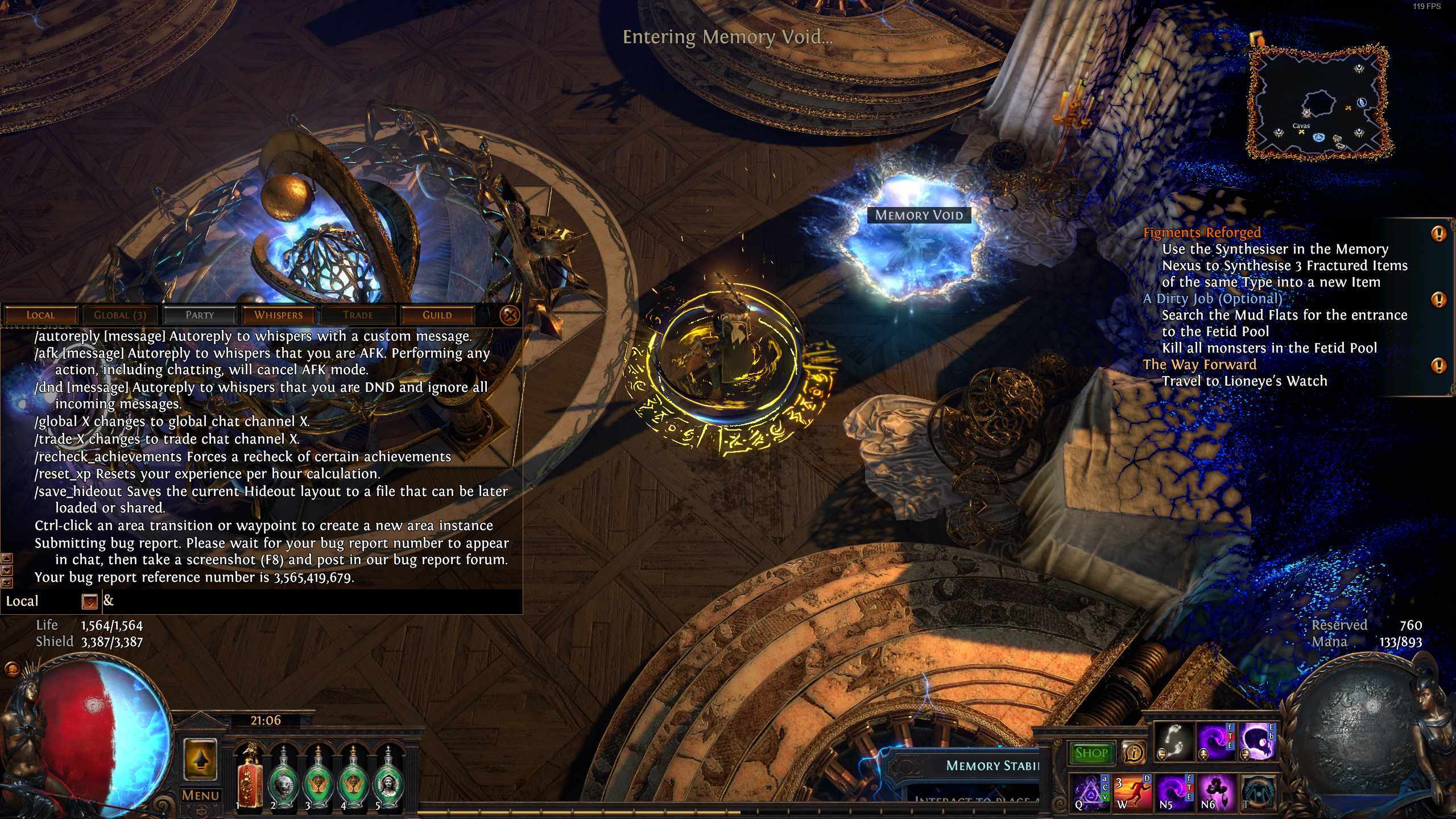Switch to the Local chat tab
The width and height of the screenshot is (1456, 819).
[x=40, y=315]
